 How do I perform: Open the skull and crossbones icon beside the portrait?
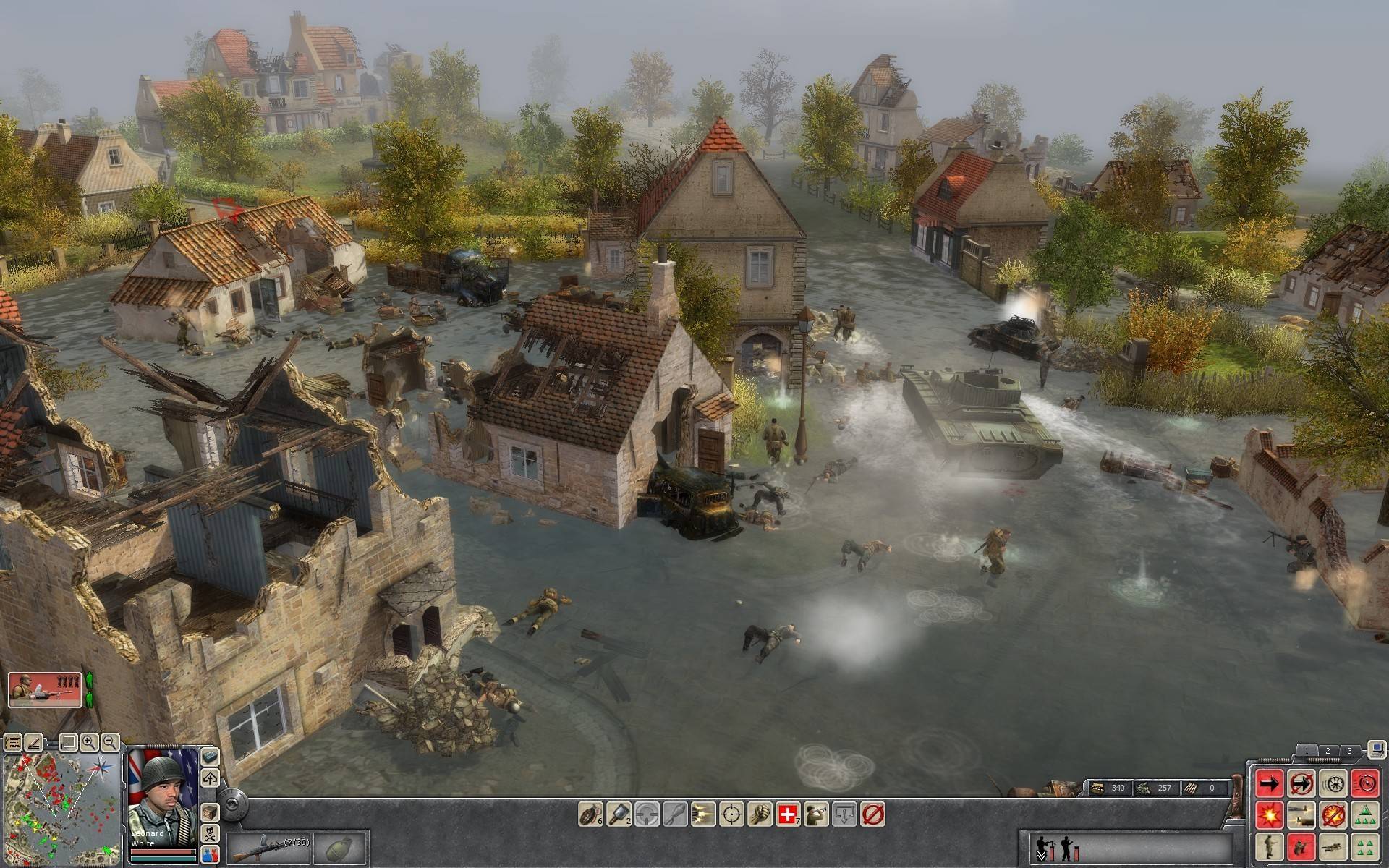(x=210, y=833)
